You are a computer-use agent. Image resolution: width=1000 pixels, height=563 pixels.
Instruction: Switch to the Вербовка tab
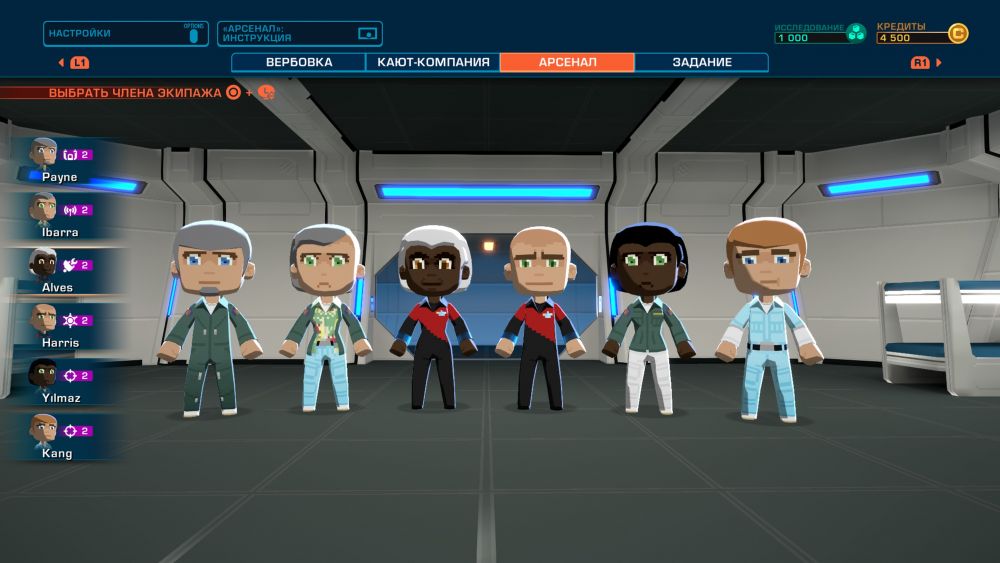click(x=299, y=62)
